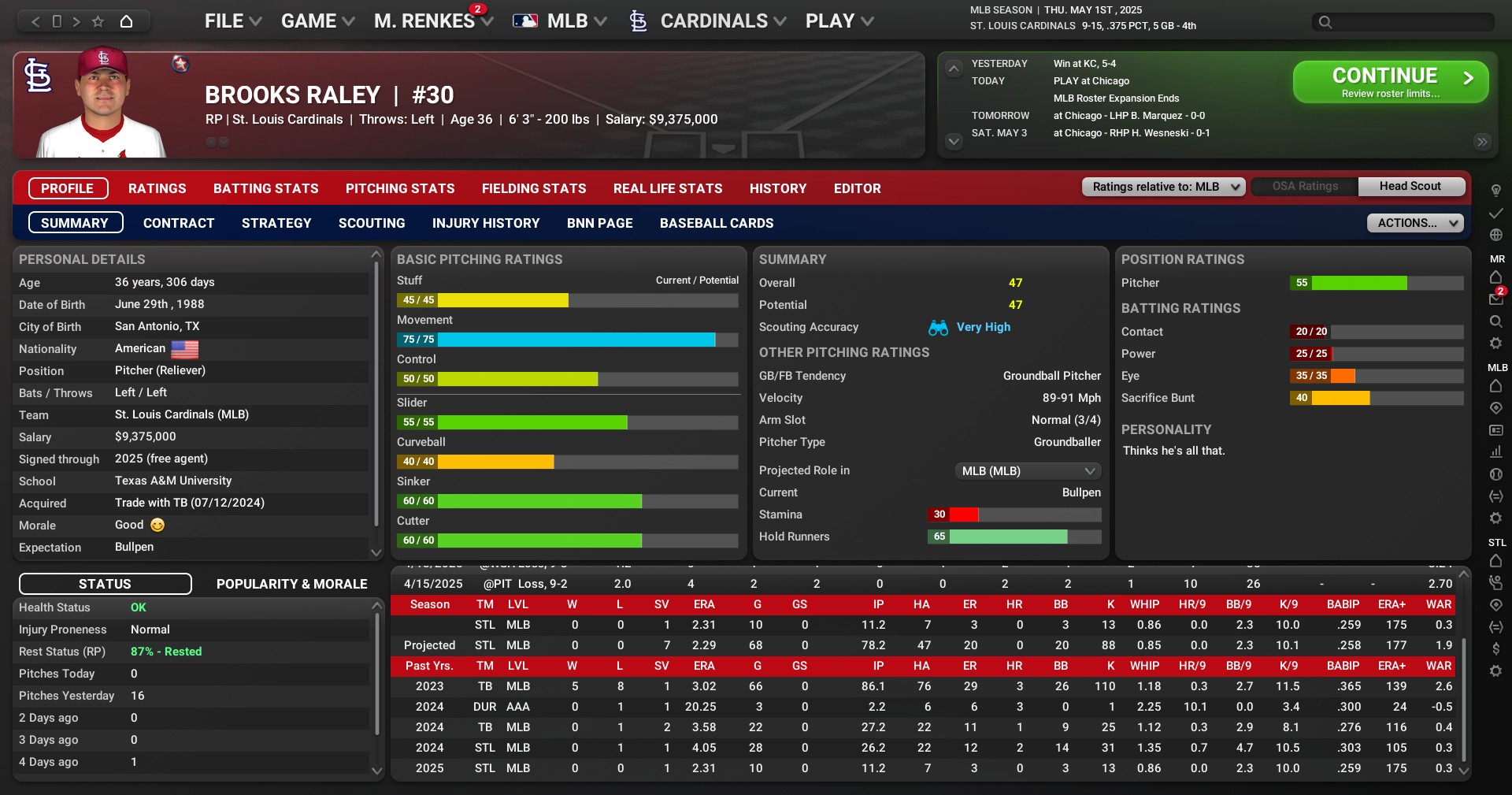Open the Fielding Stats tab
The image size is (1512, 795).
tap(533, 188)
